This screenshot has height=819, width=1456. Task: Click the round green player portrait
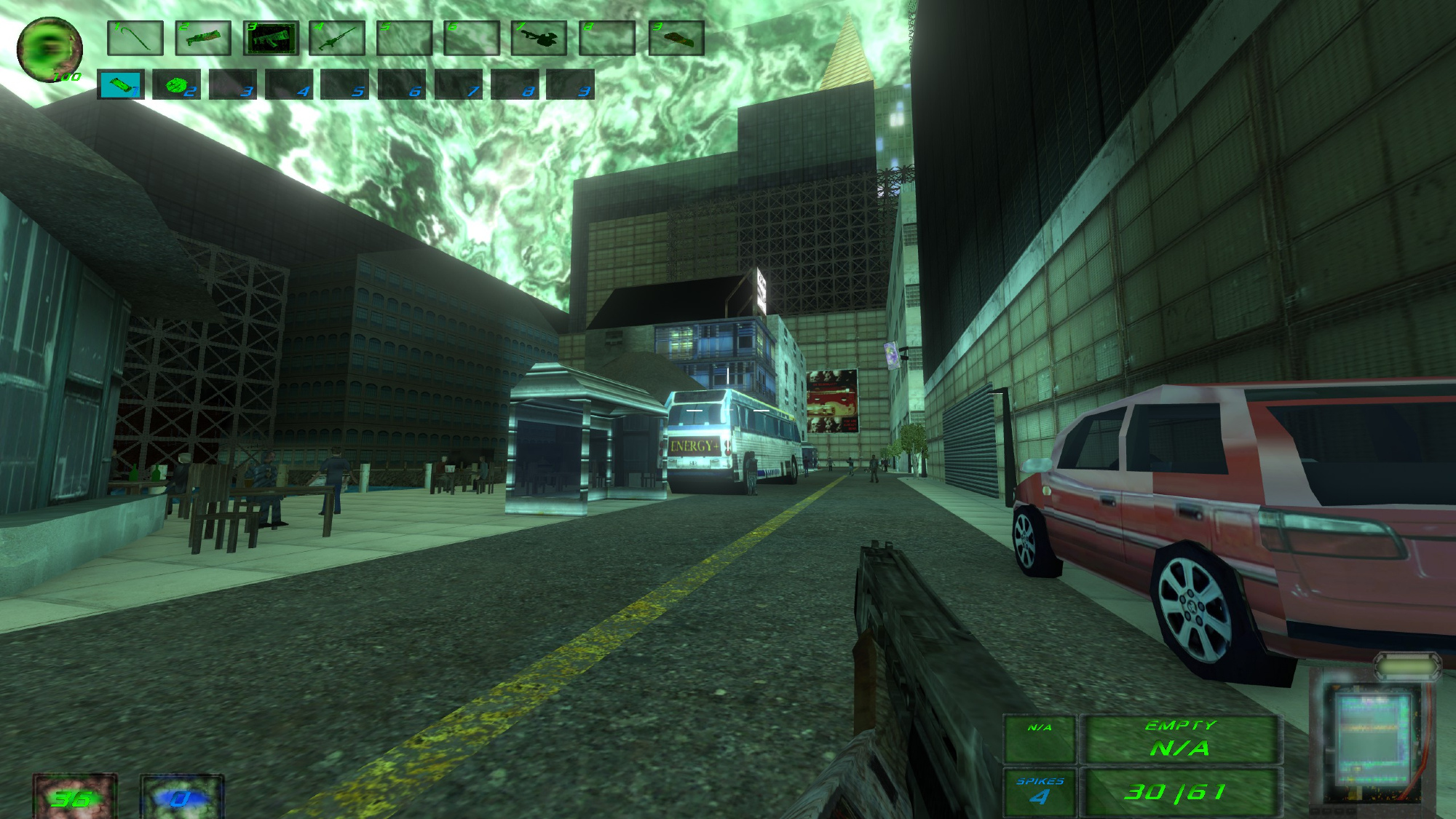tap(50, 50)
